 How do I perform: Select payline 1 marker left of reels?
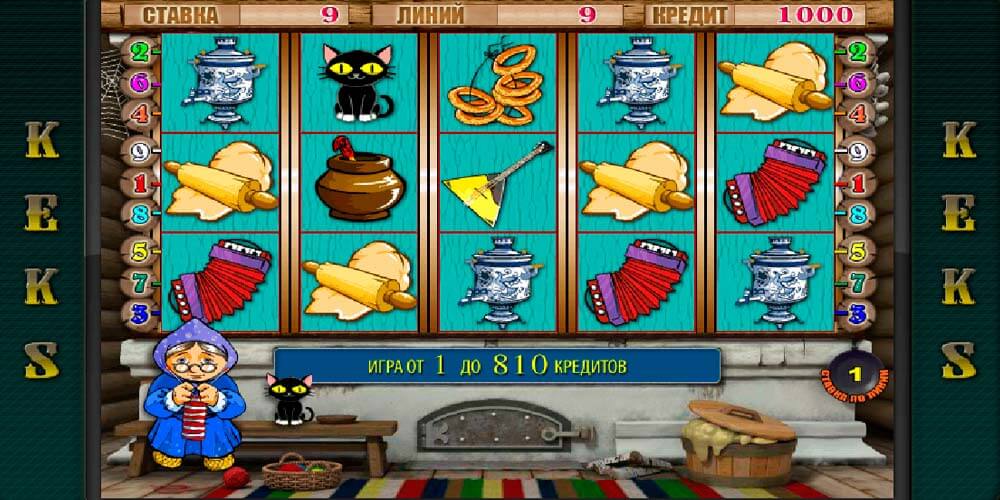140,184
